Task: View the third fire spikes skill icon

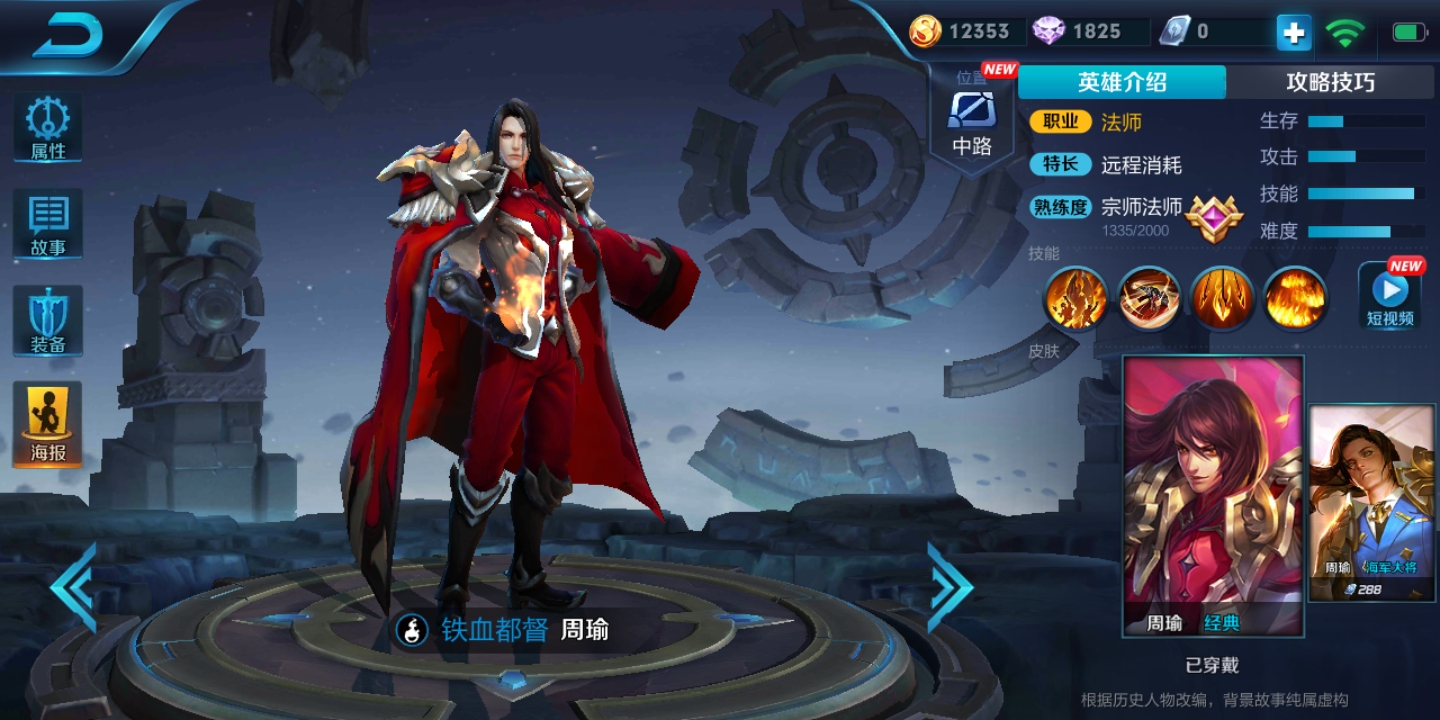Action: point(1222,298)
